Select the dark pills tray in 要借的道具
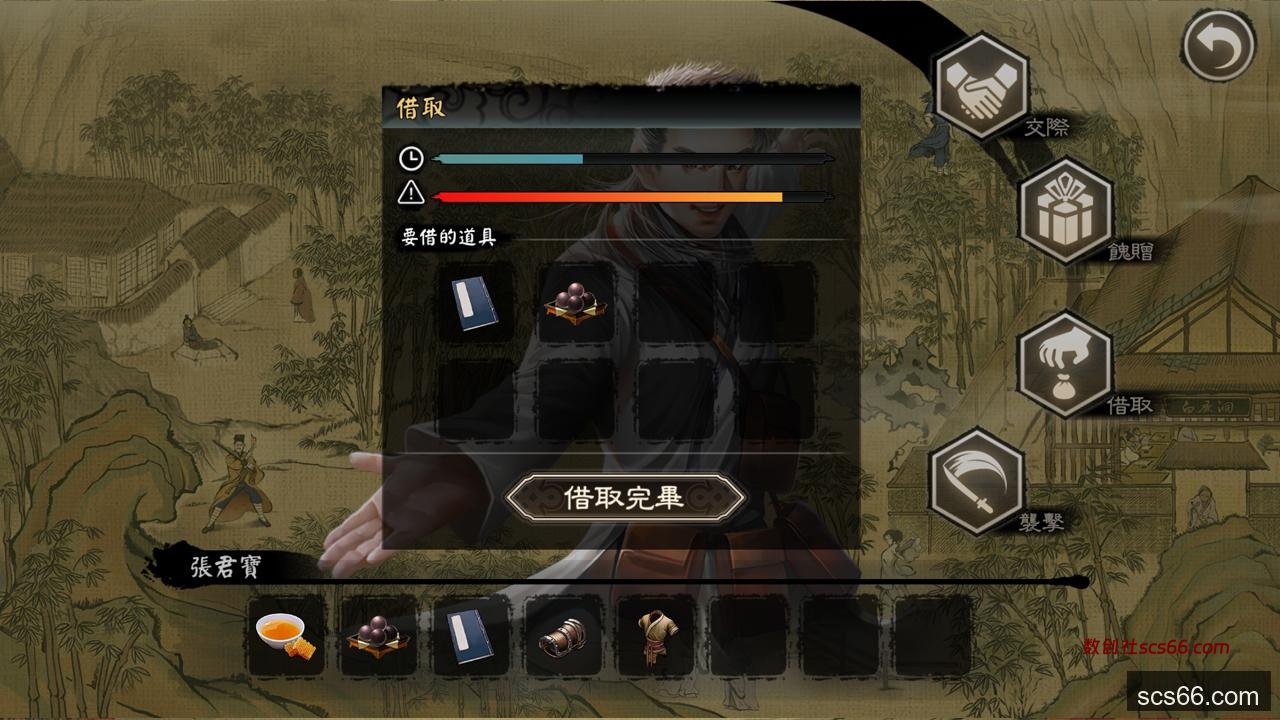1280x720 pixels. (x=576, y=303)
